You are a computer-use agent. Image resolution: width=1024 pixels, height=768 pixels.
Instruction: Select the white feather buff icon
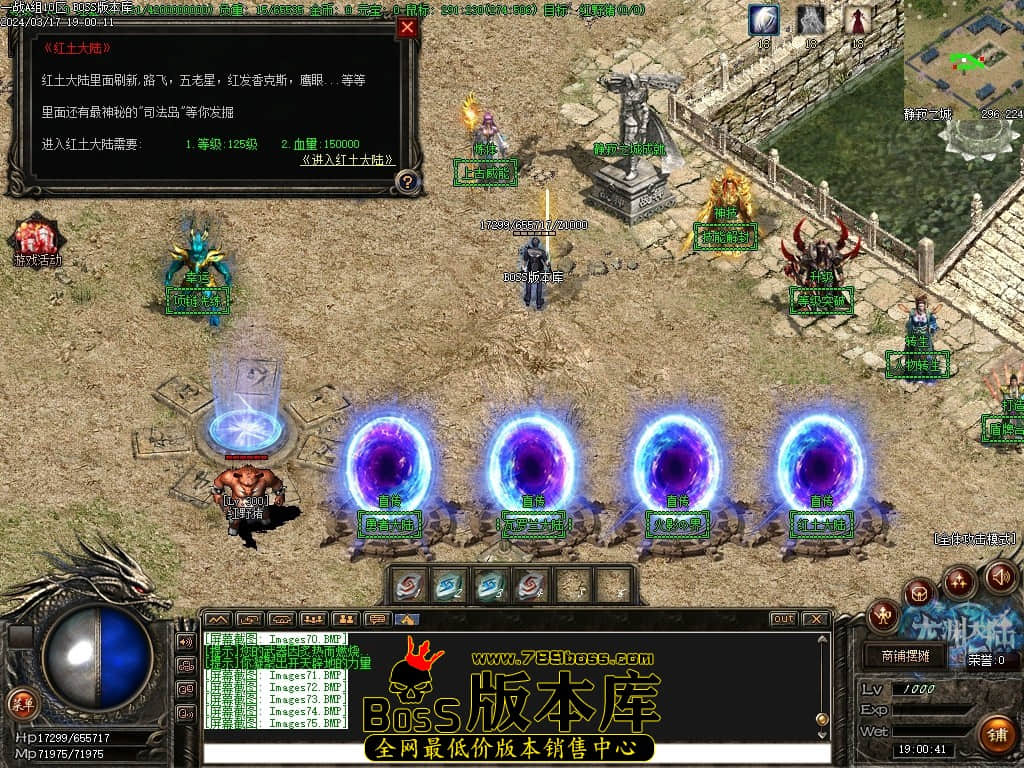pyautogui.click(x=764, y=20)
